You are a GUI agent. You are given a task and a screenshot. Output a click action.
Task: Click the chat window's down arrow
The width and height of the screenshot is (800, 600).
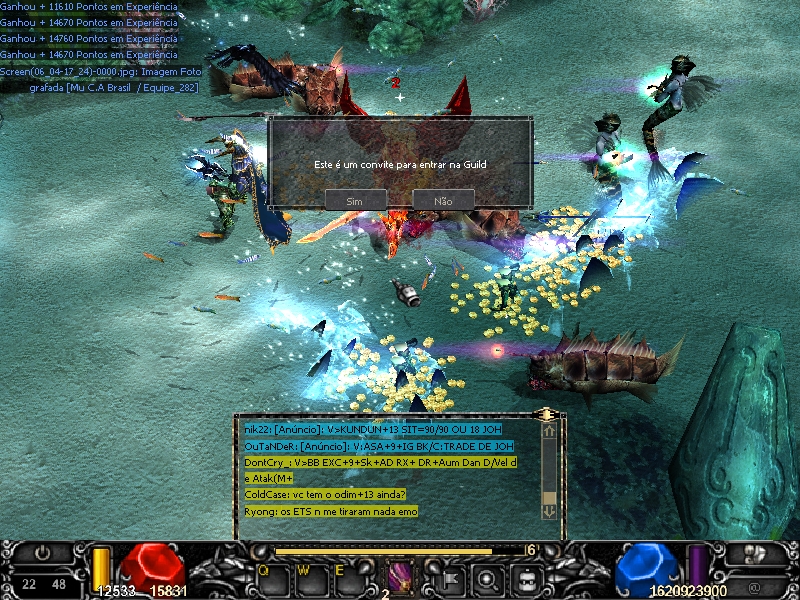coord(548,510)
